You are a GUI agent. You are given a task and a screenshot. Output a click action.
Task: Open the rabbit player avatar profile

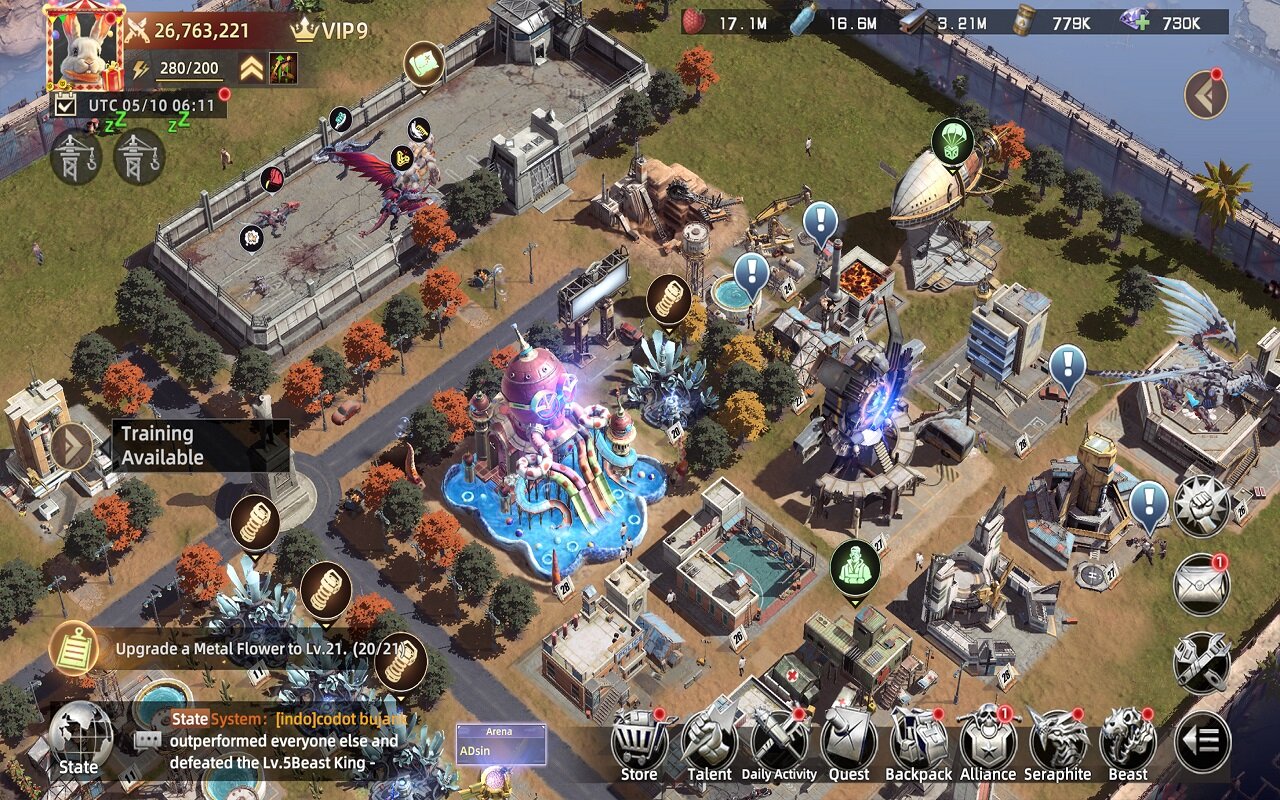point(84,48)
